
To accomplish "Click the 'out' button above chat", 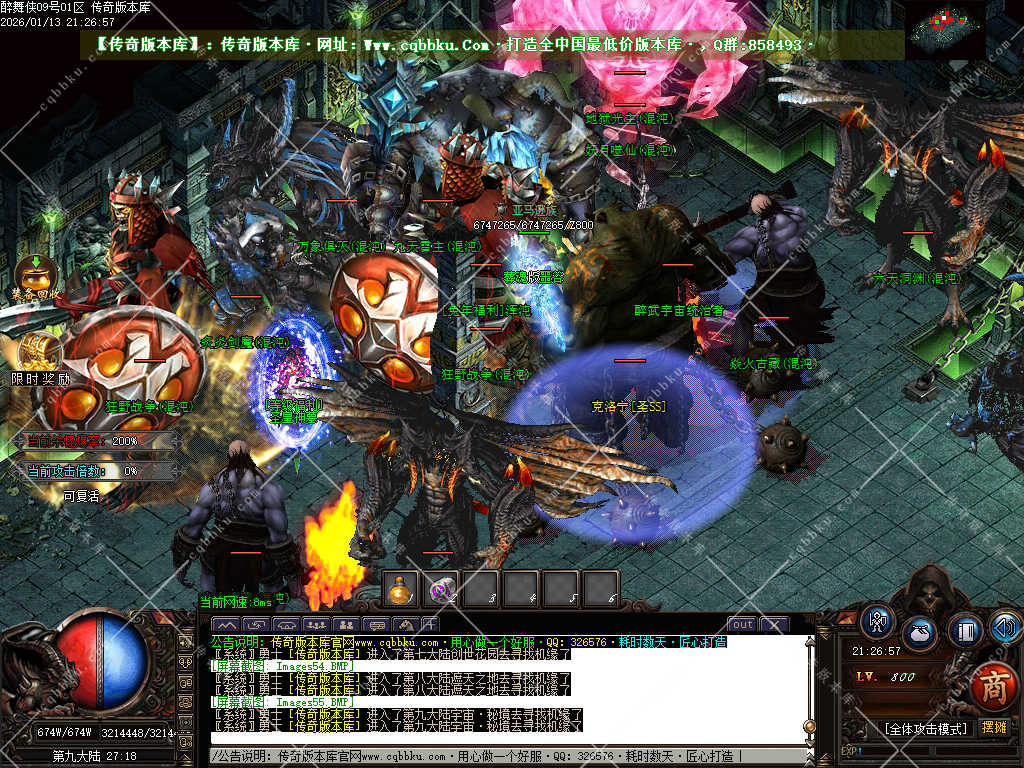I will point(741,625).
